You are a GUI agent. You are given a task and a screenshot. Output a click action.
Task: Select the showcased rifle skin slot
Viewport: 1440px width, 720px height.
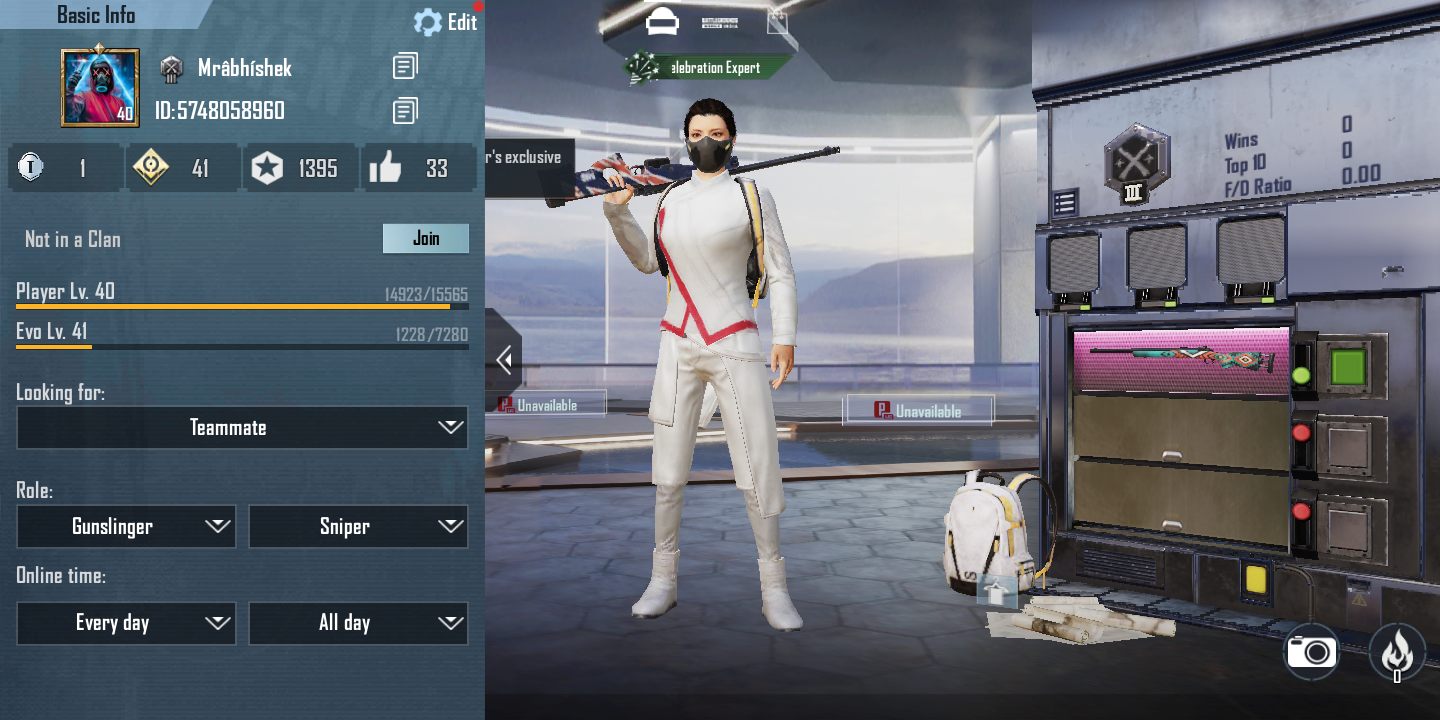coord(1181,360)
